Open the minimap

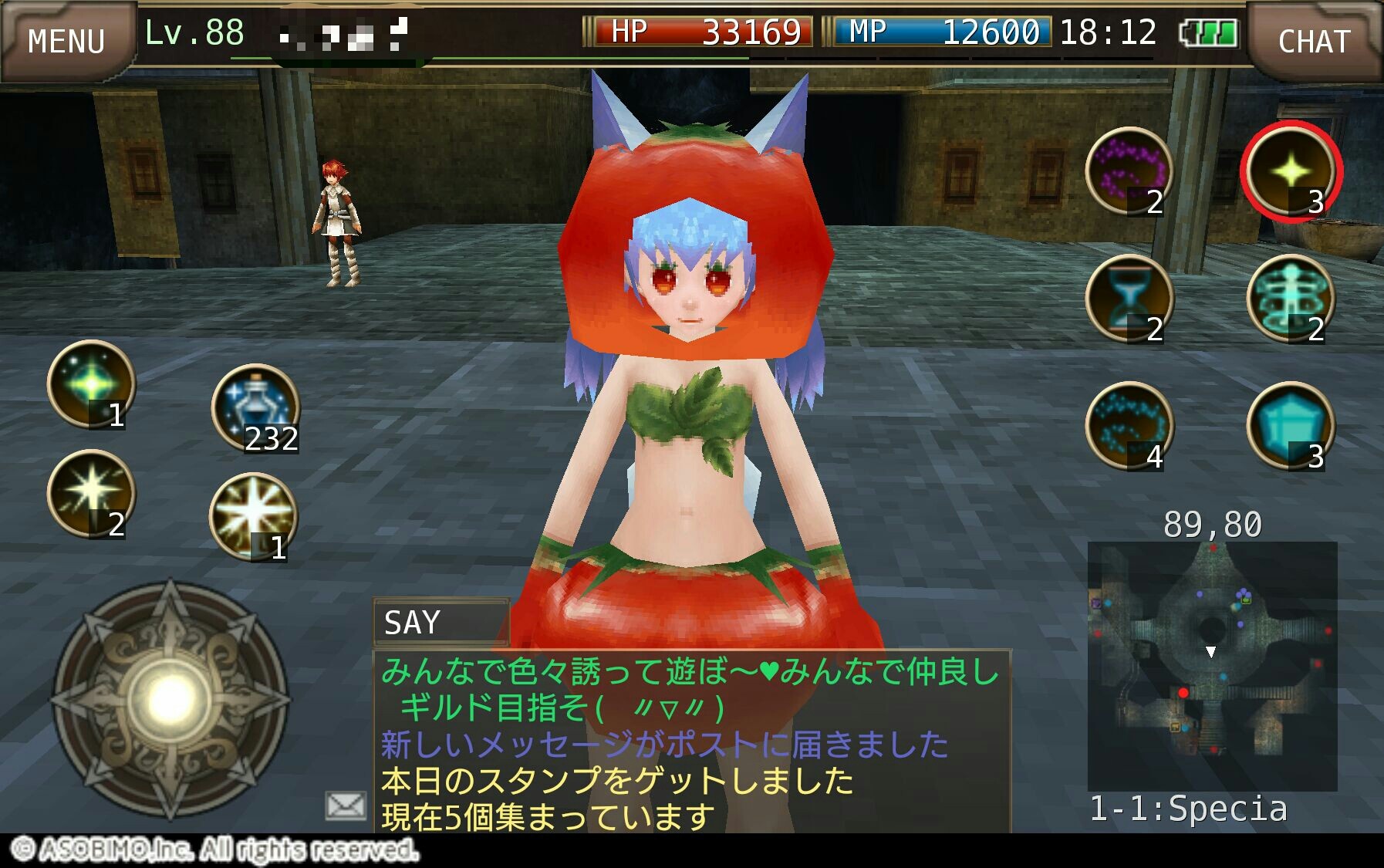(x=1212, y=666)
